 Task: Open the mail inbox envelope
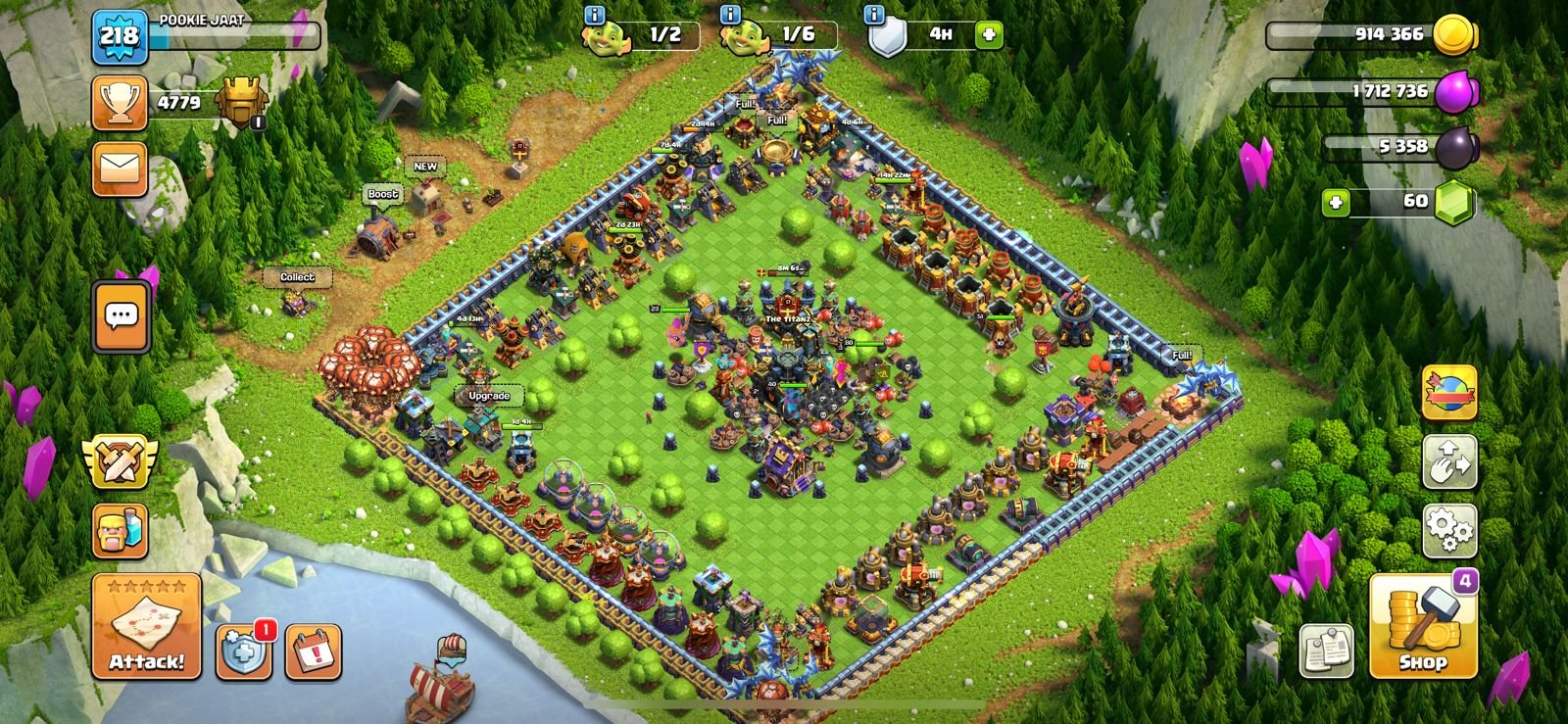click(x=120, y=169)
